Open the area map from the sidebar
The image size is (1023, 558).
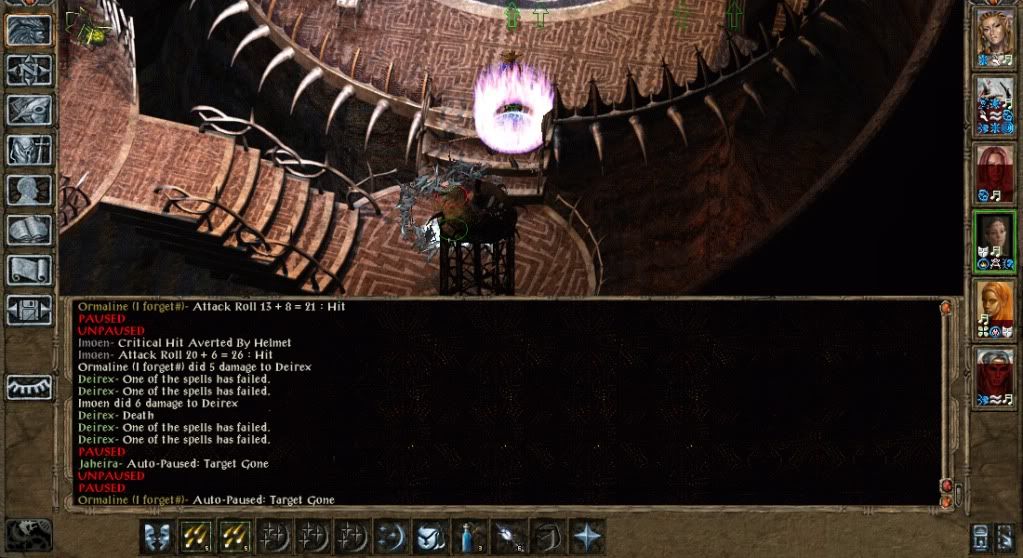pos(29,70)
